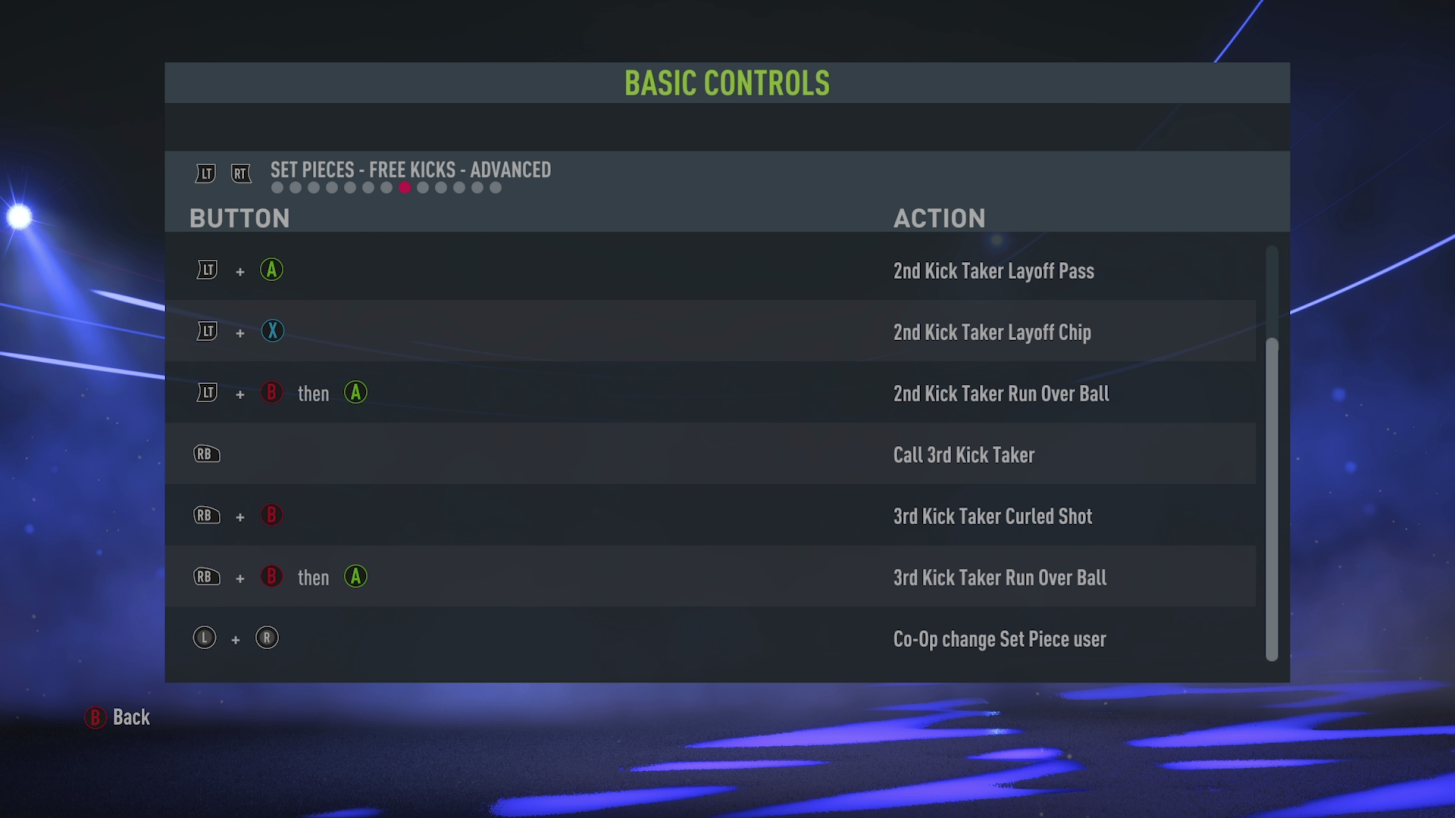This screenshot has height=818, width=1455.
Task: Open the SET PIECES - FREE KICKS - ADVANCED section
Action: click(x=408, y=170)
